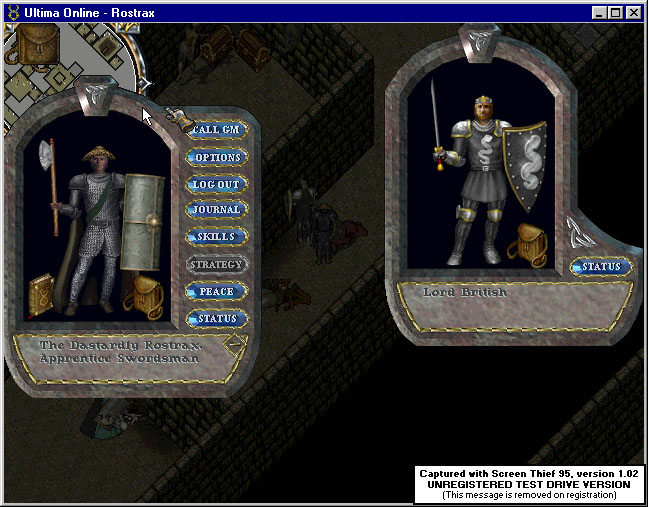Open Lord British's Status

pyautogui.click(x=602, y=267)
